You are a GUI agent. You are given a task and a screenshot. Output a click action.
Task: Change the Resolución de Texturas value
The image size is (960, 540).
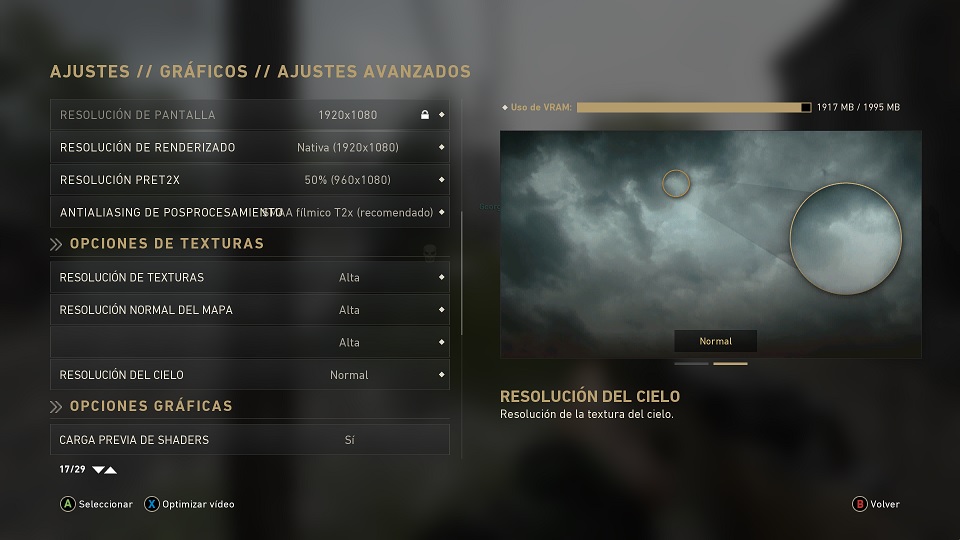[250, 277]
